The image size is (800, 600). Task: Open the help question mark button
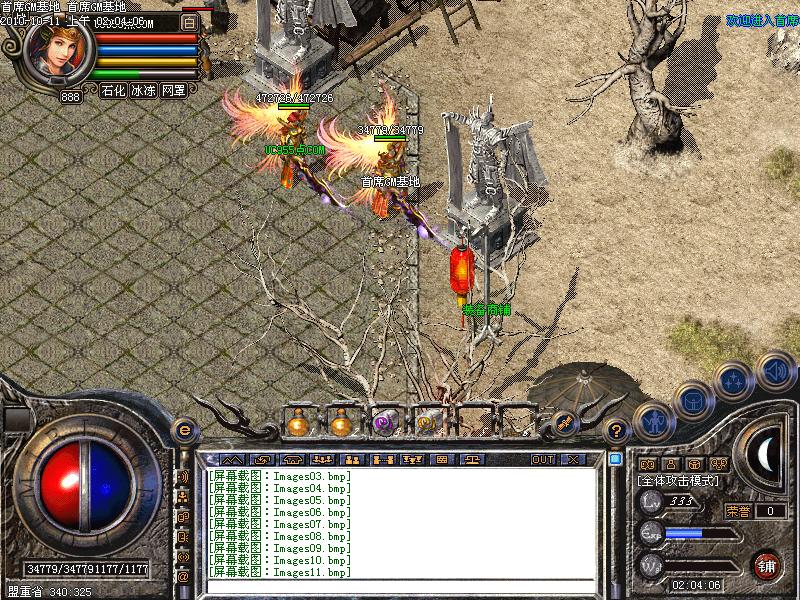pos(617,431)
